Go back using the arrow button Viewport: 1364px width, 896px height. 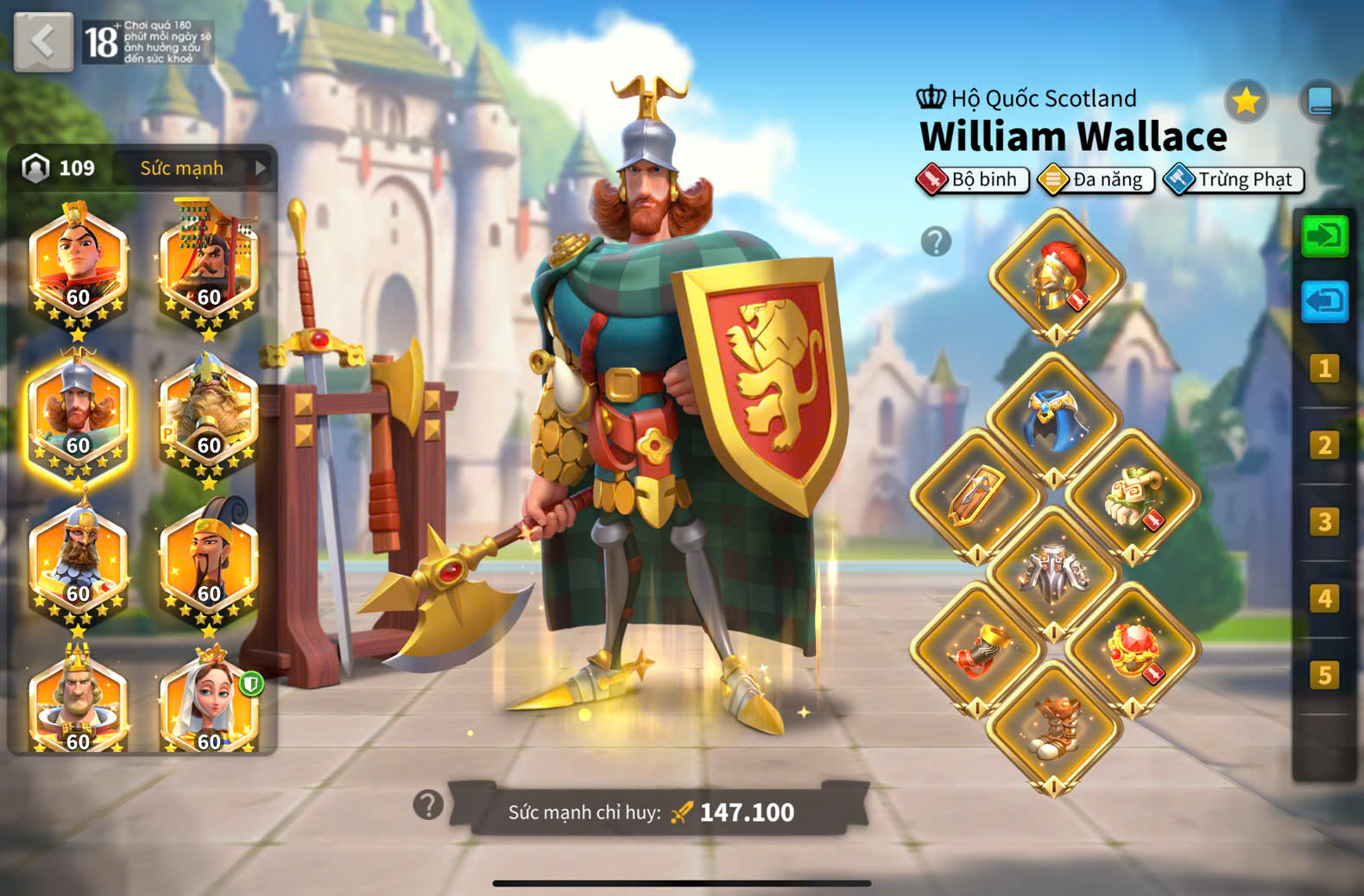[x=43, y=41]
